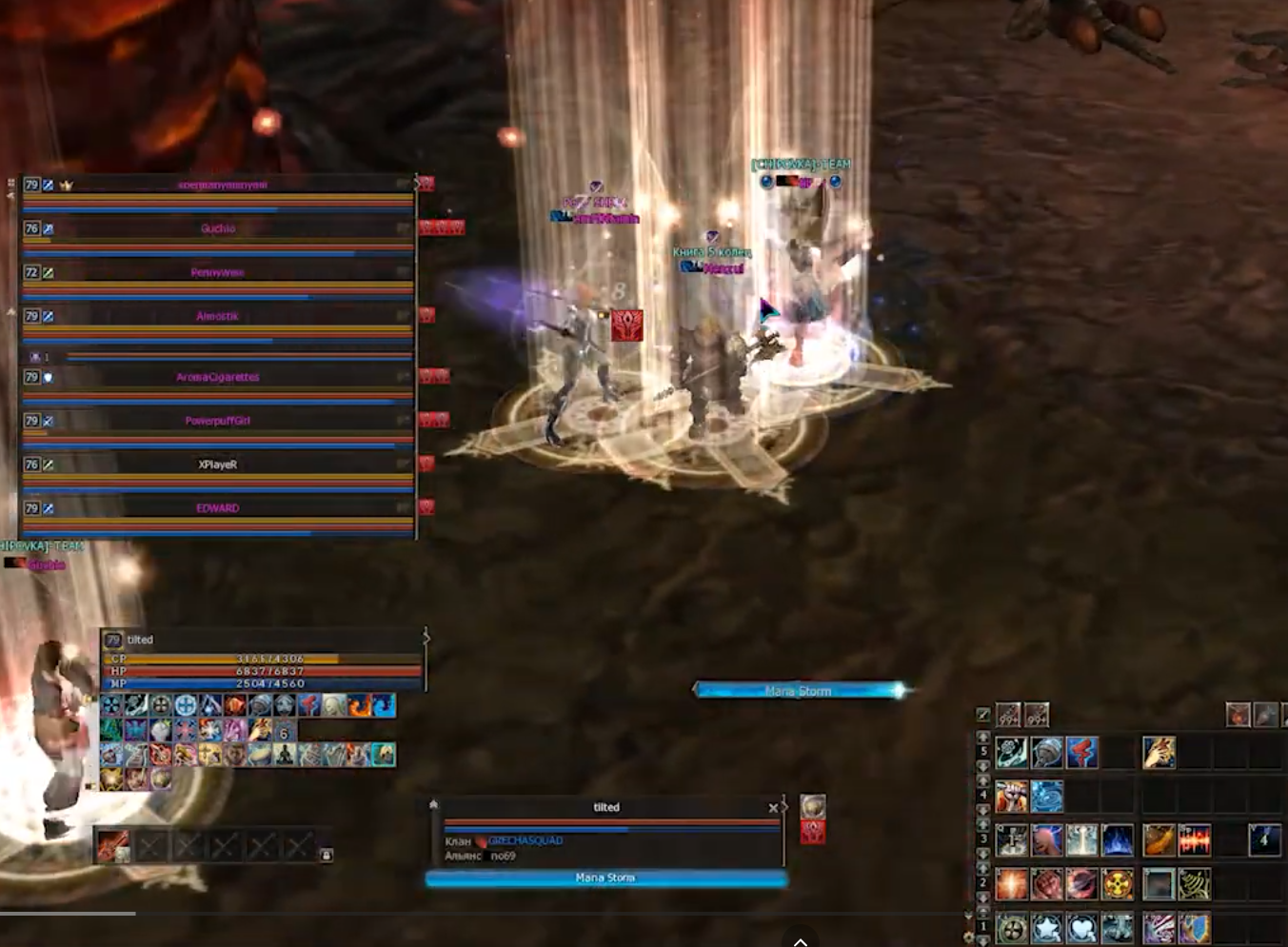The image size is (1288, 947).
Task: Select party member Guchio
Action: 218,228
